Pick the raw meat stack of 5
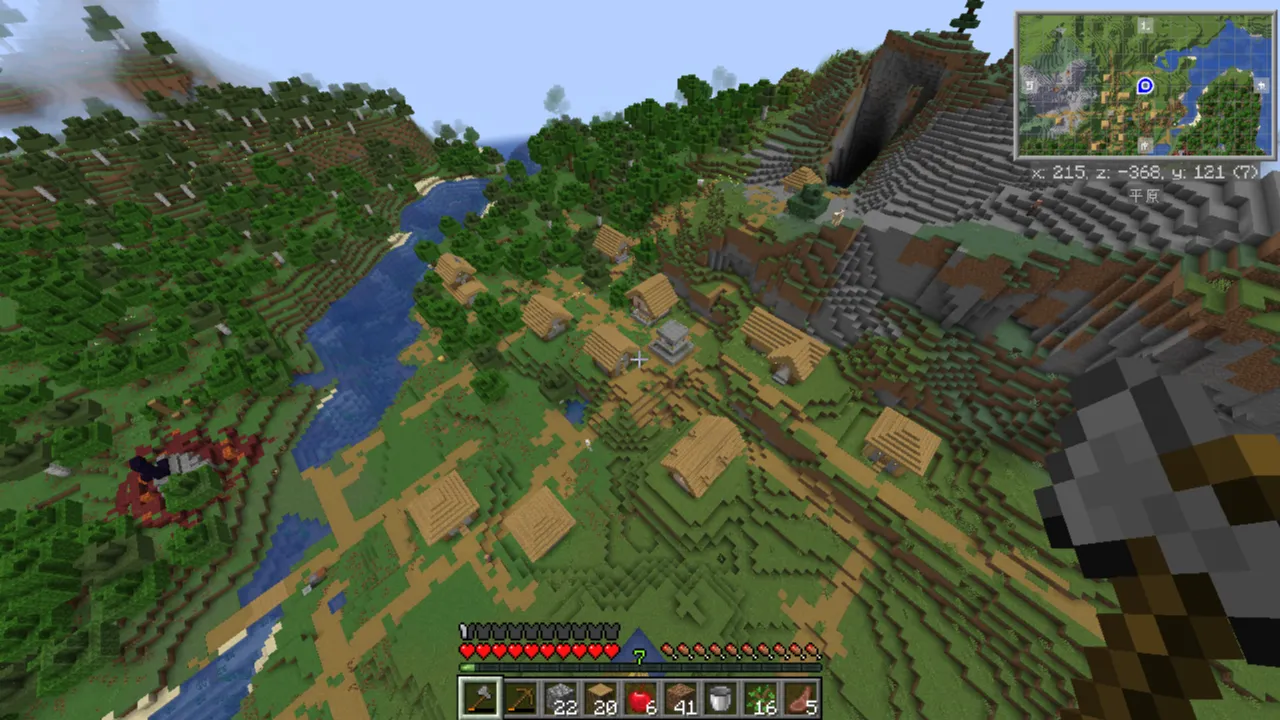The image size is (1280, 720). click(x=800, y=699)
